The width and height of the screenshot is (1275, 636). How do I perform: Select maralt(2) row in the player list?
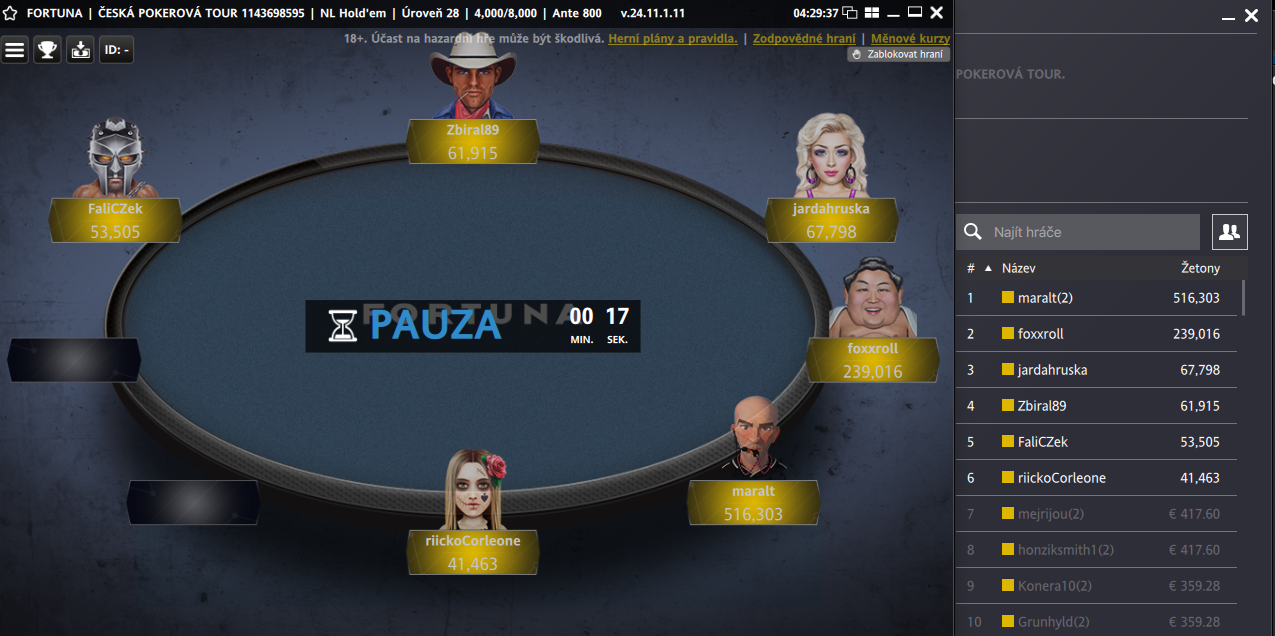click(x=1095, y=298)
